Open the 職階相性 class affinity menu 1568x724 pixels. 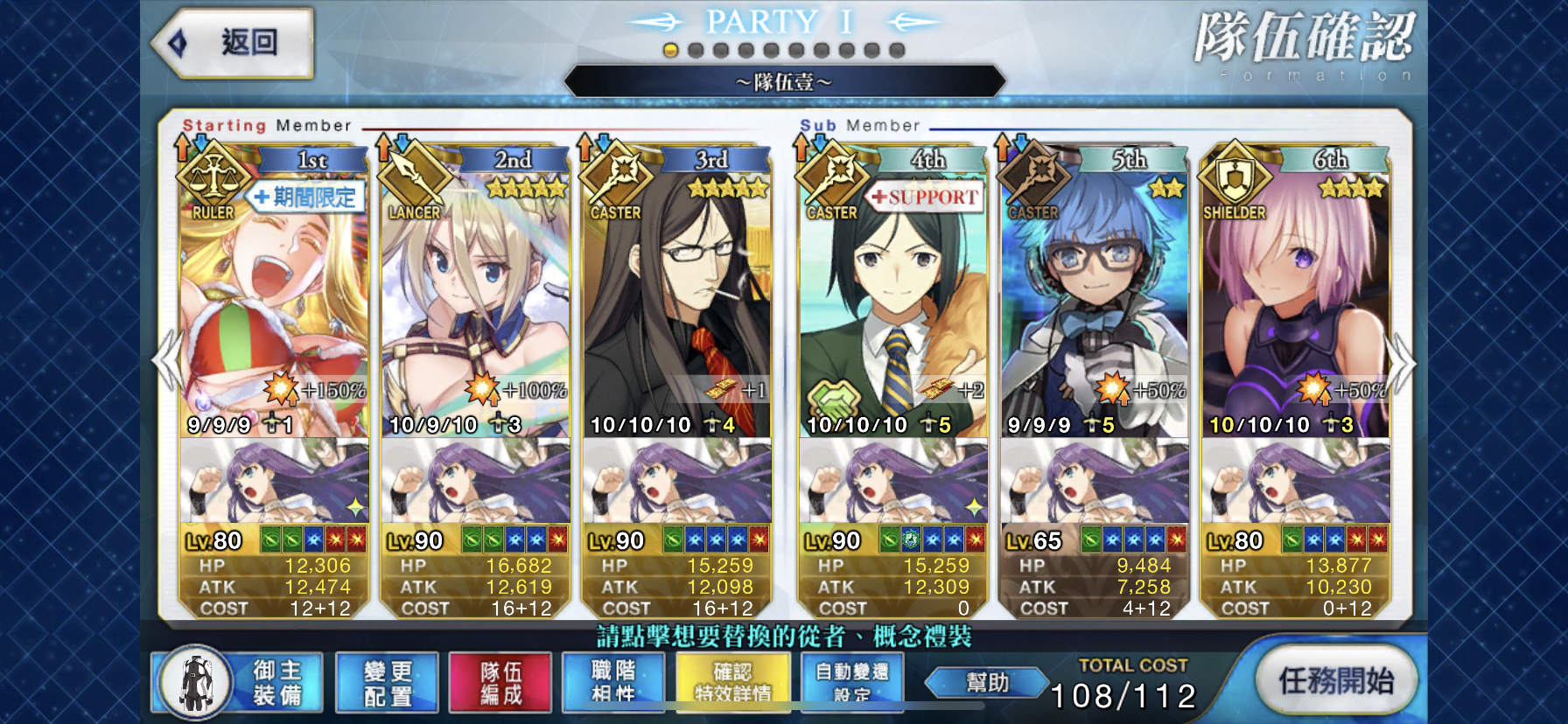(615, 683)
